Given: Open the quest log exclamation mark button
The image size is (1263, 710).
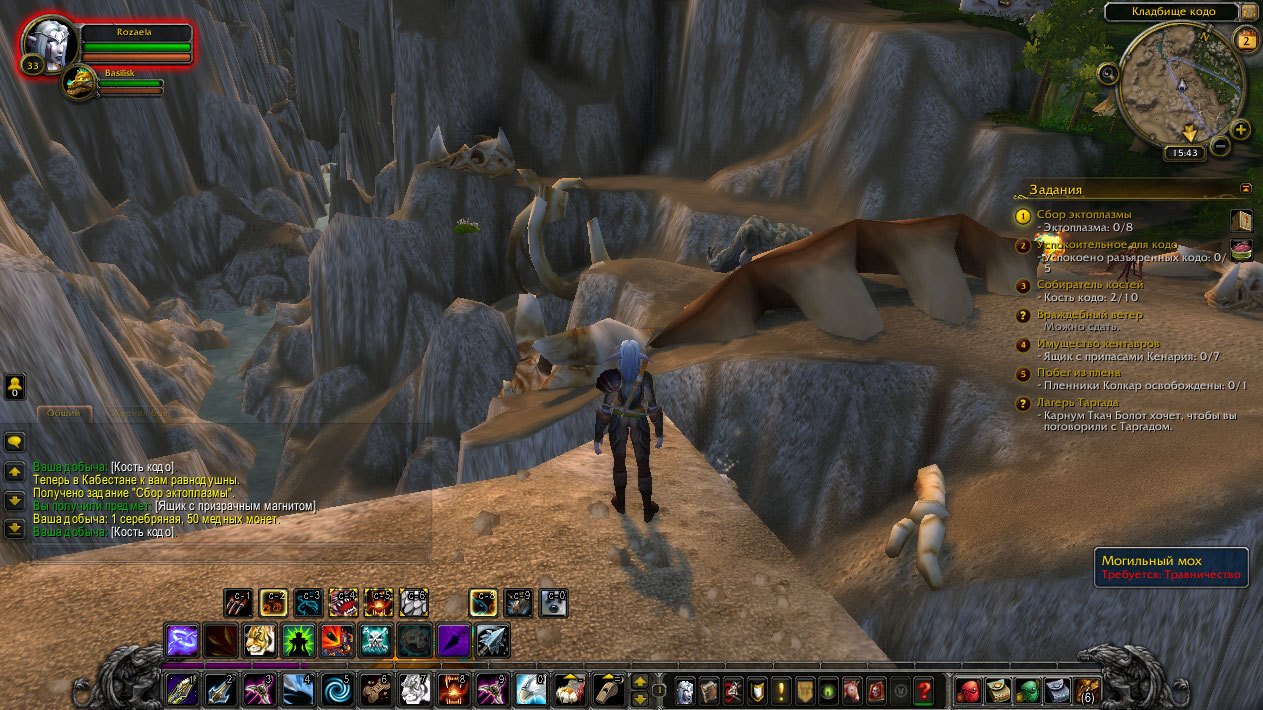Looking at the screenshot, I should coord(780,689).
